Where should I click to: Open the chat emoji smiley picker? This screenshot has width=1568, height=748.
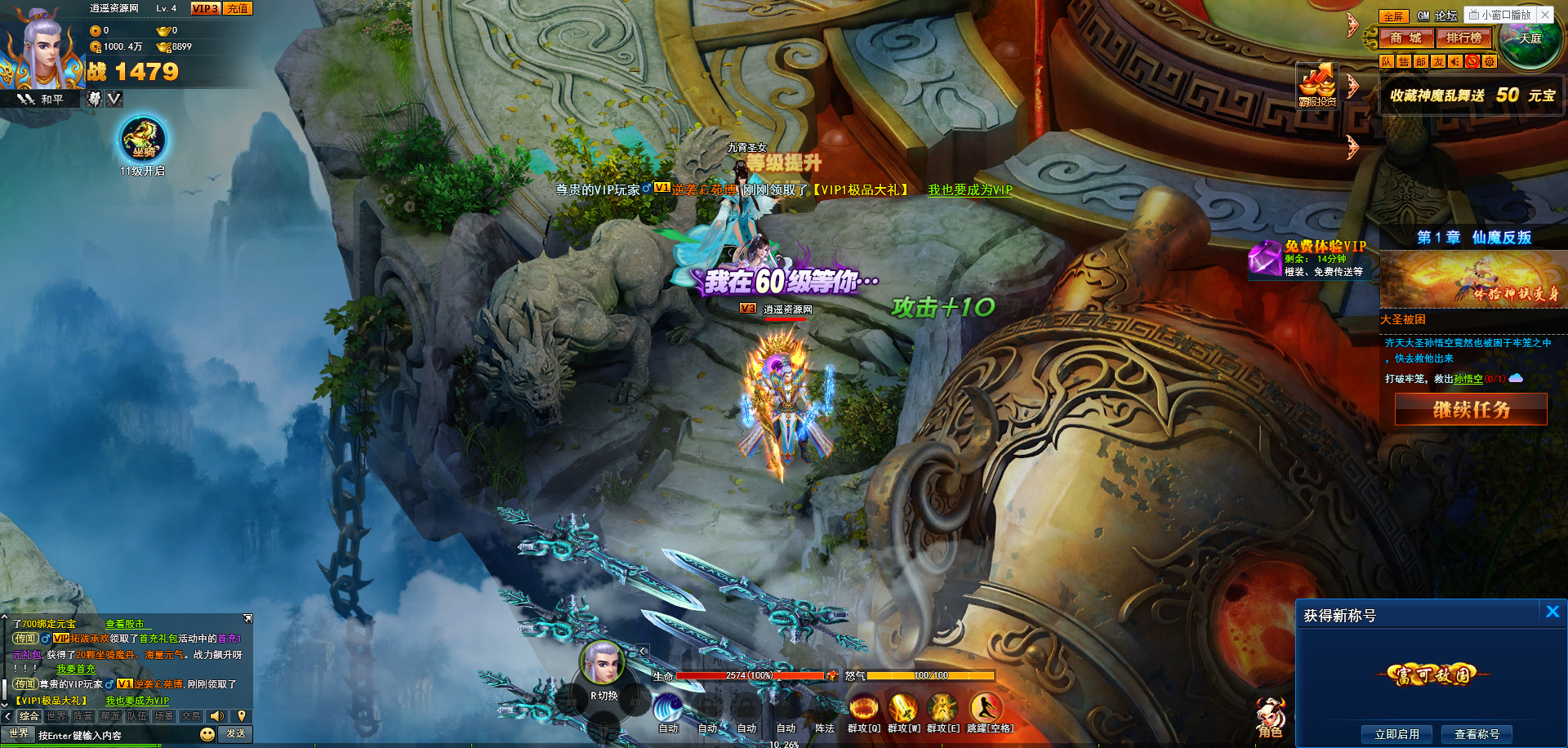[x=207, y=734]
